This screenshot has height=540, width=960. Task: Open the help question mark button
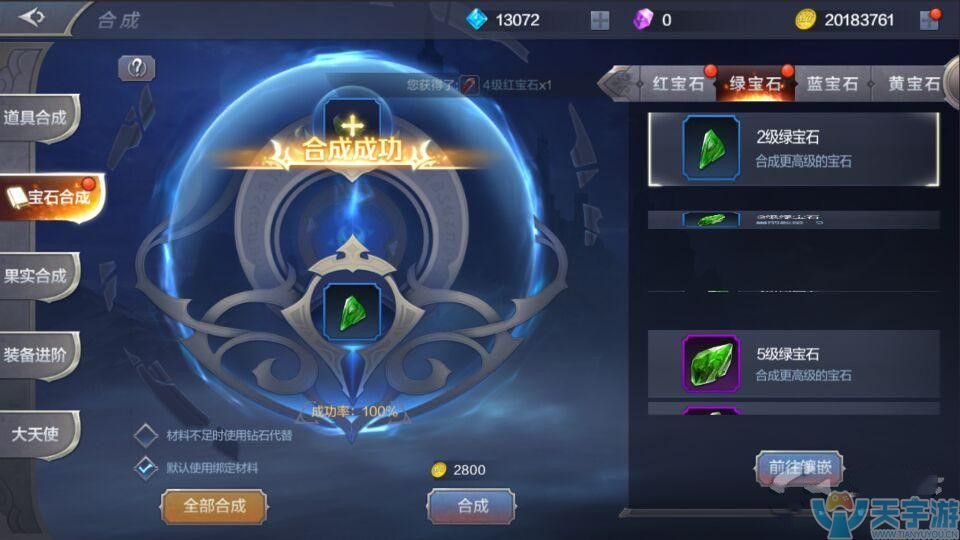coord(136,68)
